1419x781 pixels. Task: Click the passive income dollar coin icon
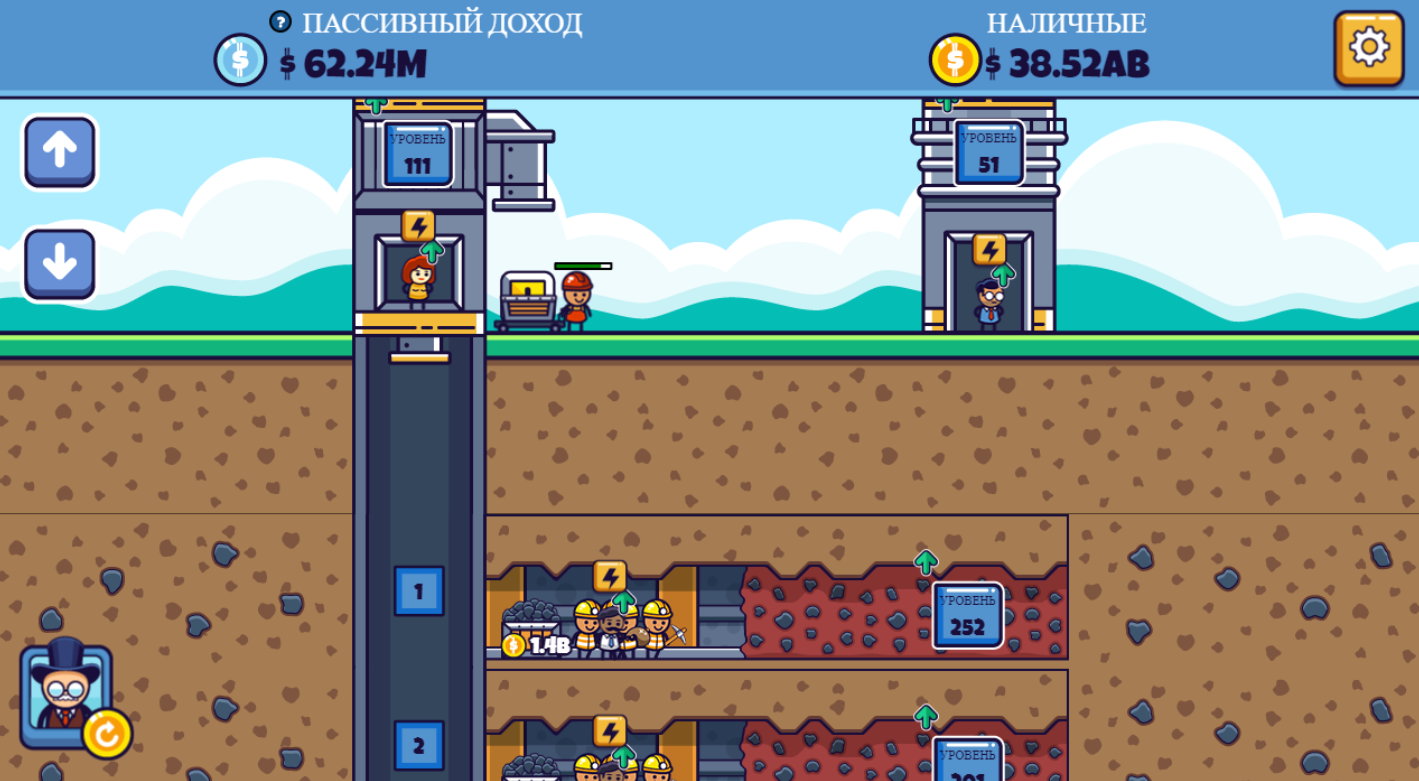tap(238, 61)
